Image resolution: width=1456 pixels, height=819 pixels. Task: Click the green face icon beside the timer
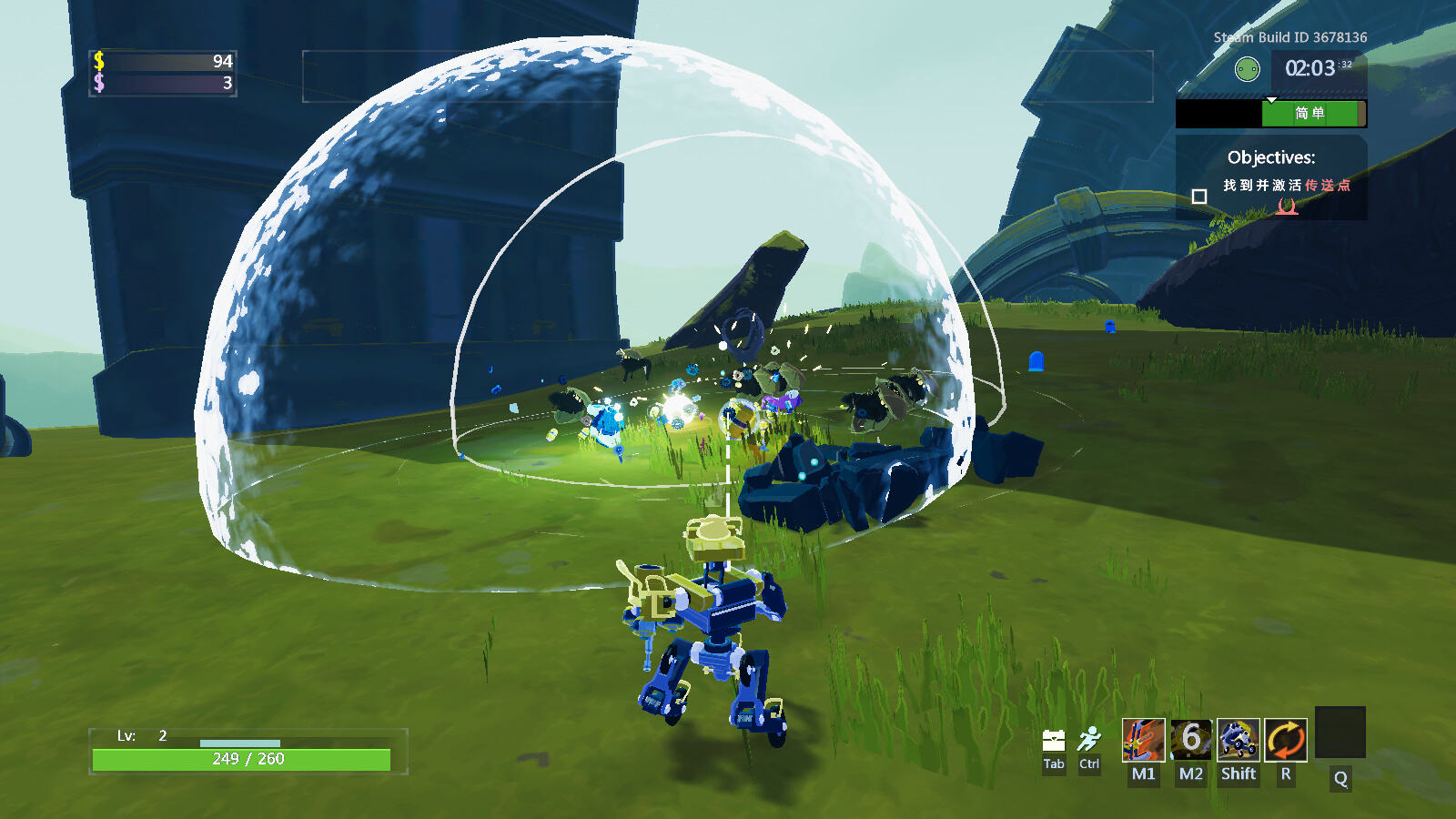click(1247, 69)
